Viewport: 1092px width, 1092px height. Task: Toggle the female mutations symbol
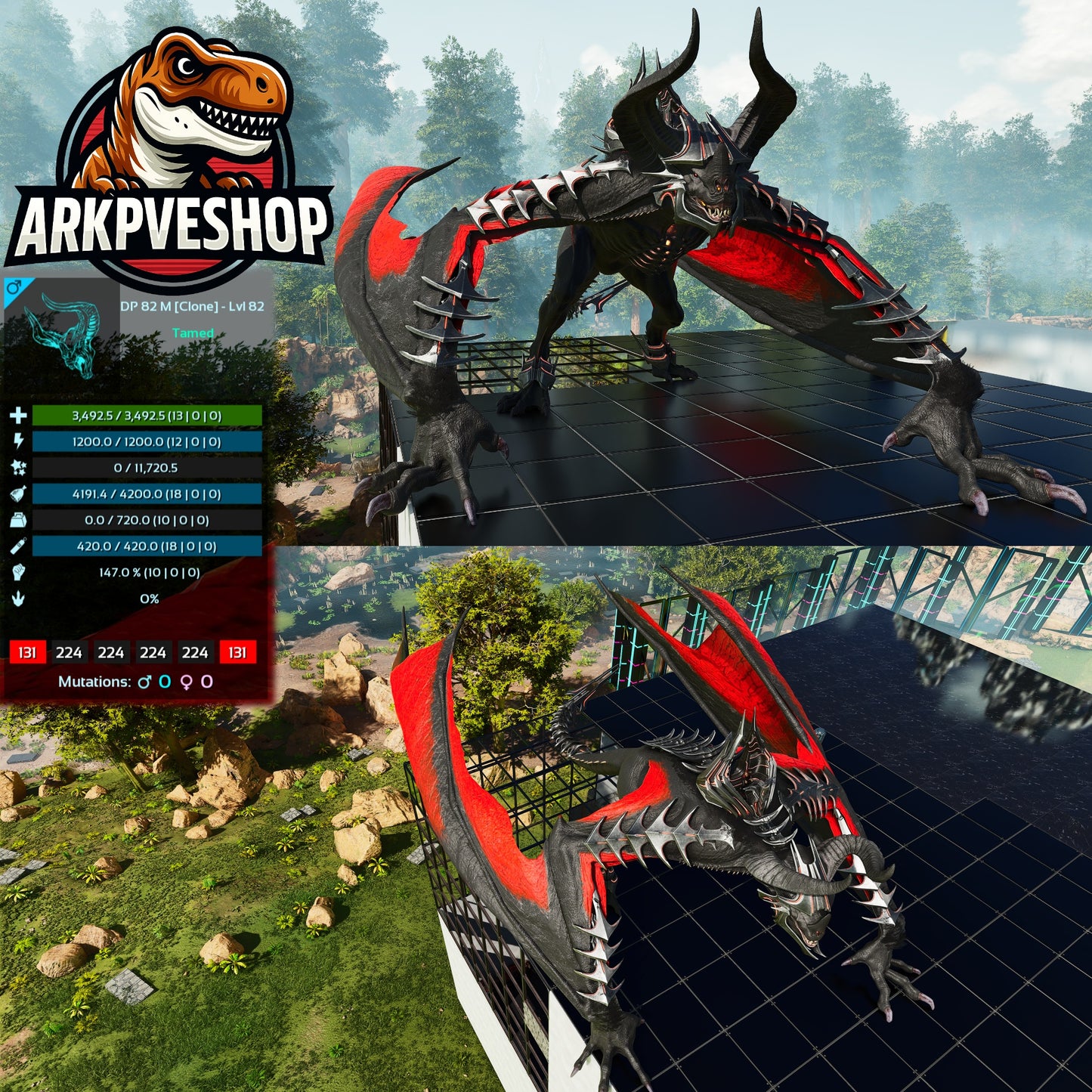pyautogui.click(x=185, y=682)
